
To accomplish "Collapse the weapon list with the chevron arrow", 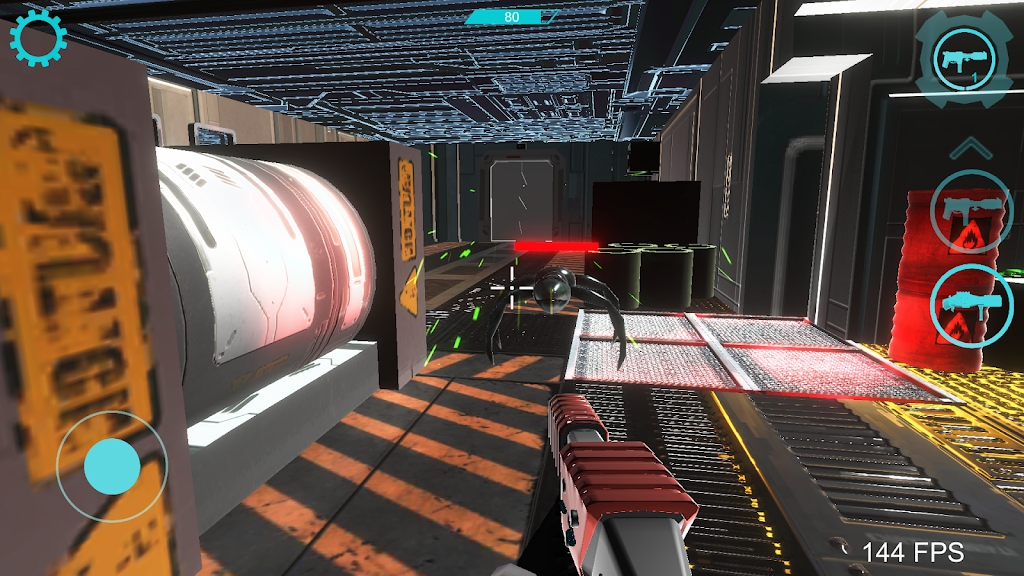I will tap(969, 149).
